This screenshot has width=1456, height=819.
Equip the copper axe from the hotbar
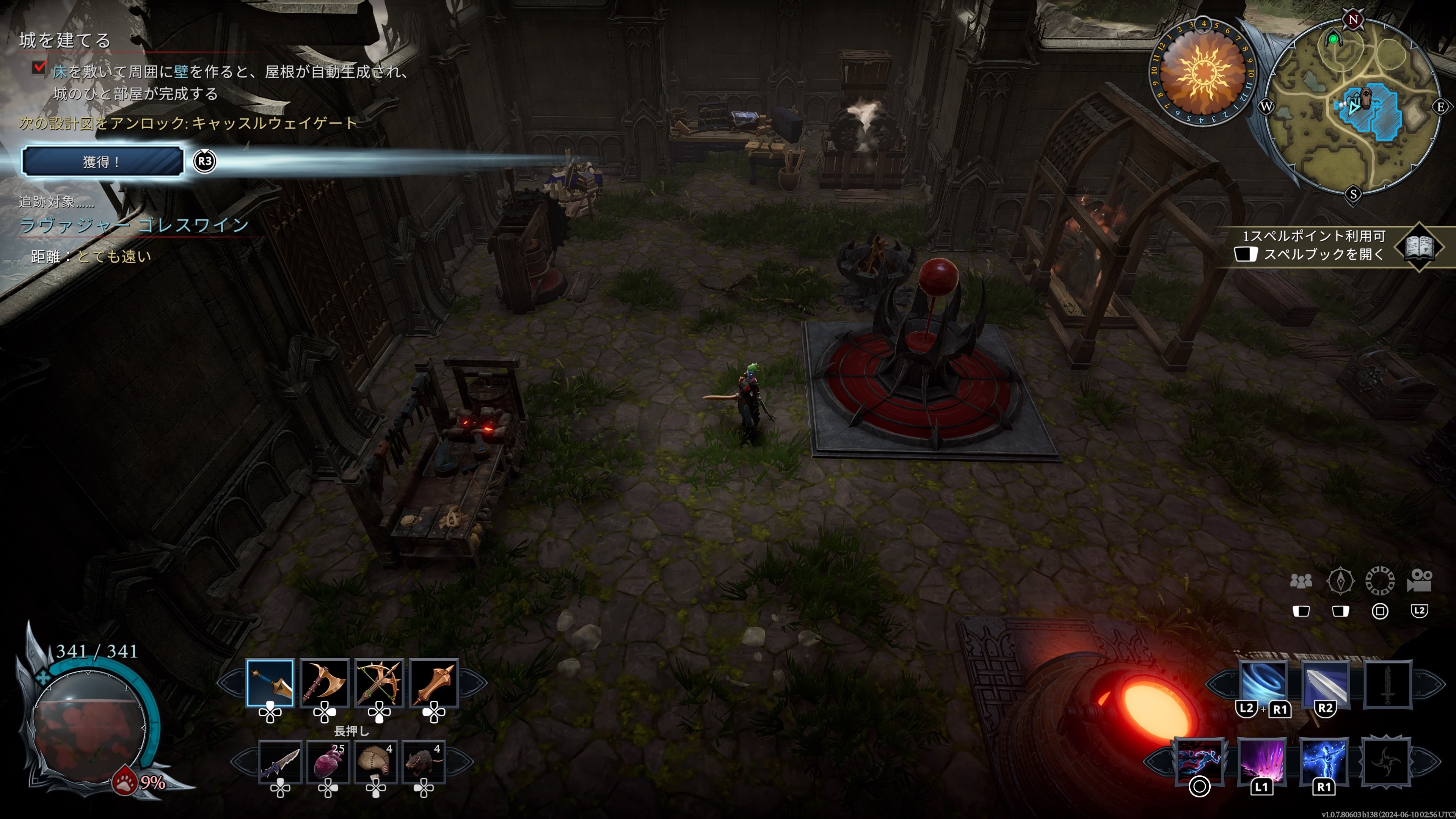pos(325,683)
